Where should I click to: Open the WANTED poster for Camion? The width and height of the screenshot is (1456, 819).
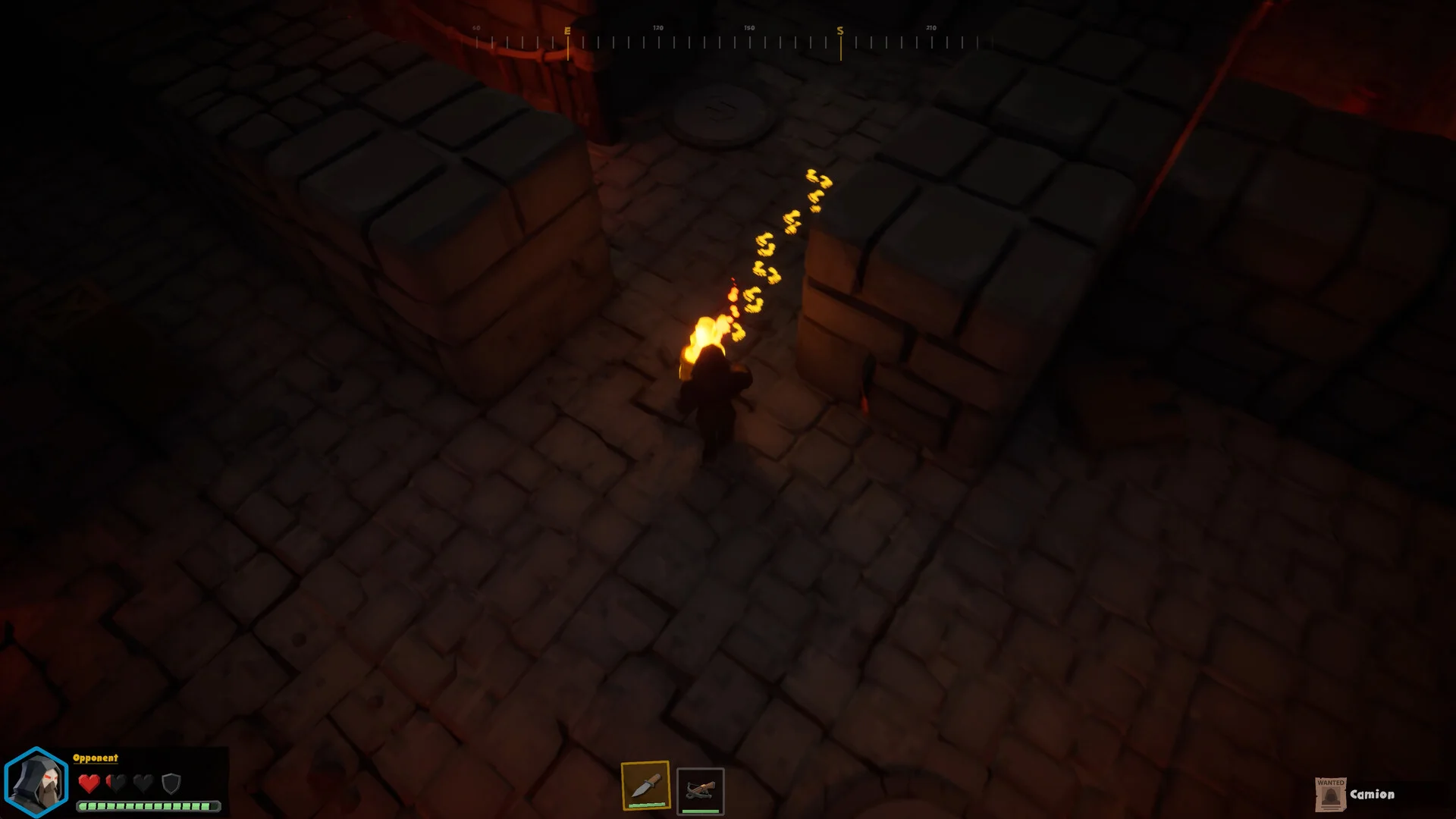coord(1330,794)
